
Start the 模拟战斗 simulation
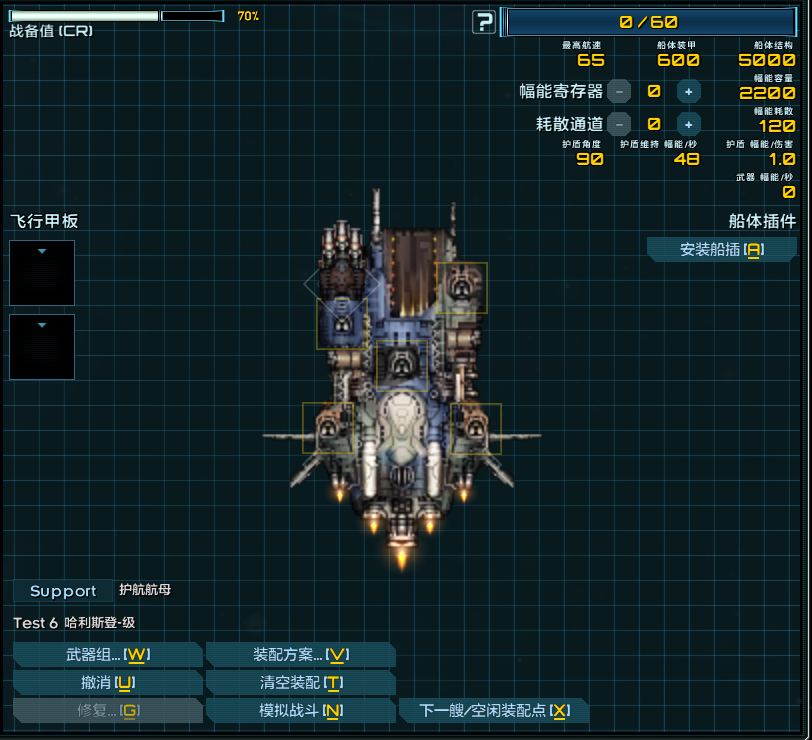click(x=299, y=711)
